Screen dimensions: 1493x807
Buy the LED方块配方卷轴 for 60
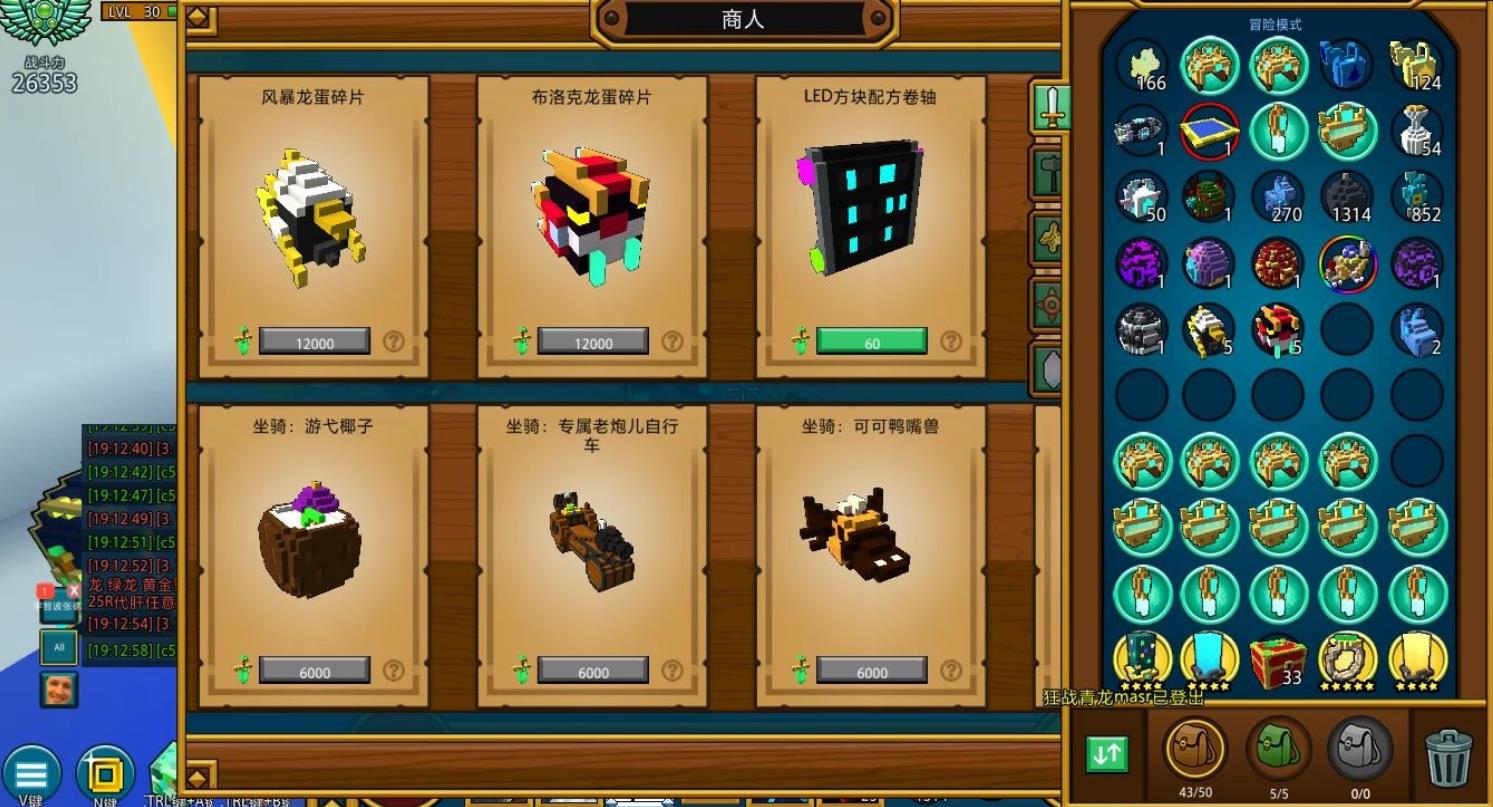coord(870,342)
